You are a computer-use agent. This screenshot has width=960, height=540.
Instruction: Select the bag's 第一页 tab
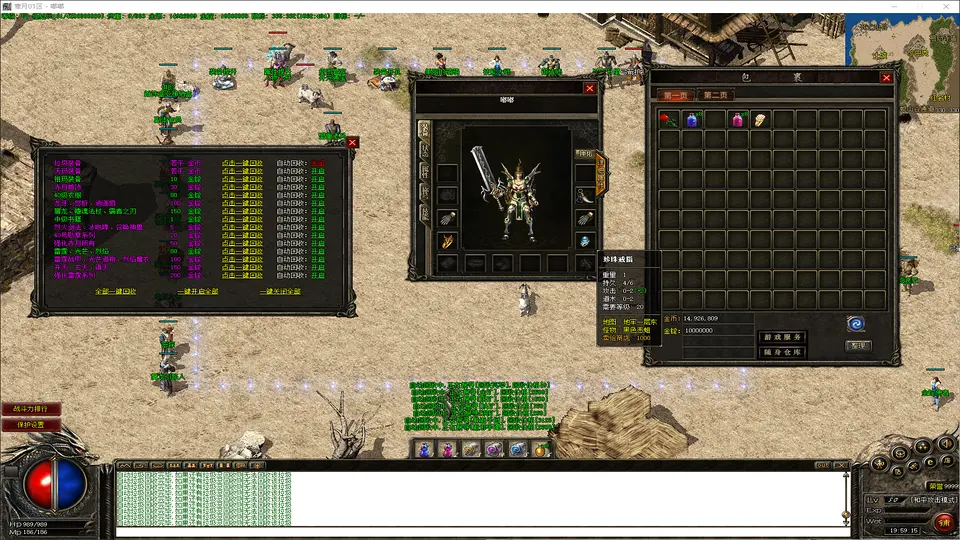[x=676, y=96]
